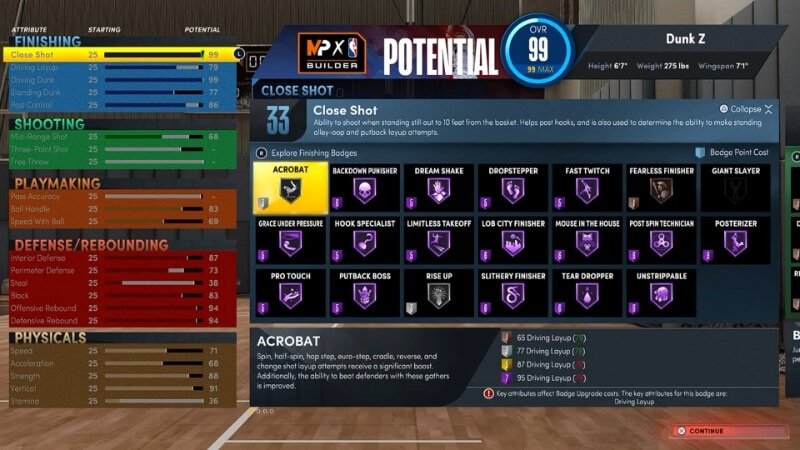The height and width of the screenshot is (450, 800).
Task: Select the Dropstepper badge tile
Action: [512, 187]
